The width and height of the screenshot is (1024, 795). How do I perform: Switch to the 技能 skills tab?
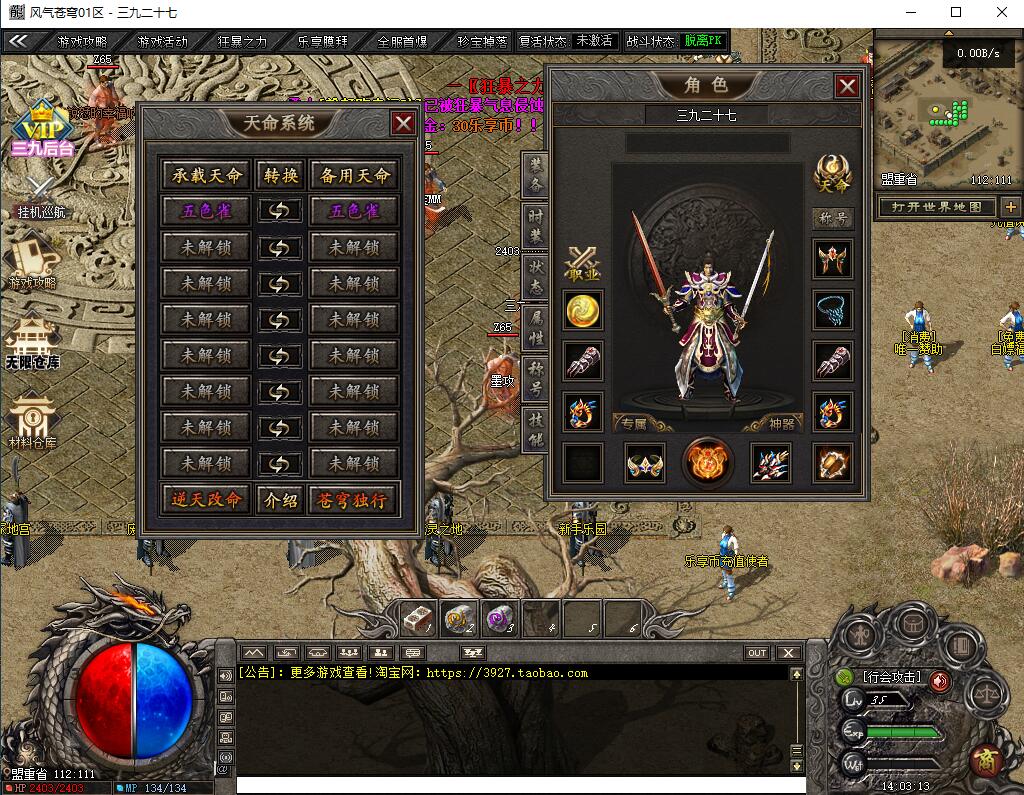(536, 429)
